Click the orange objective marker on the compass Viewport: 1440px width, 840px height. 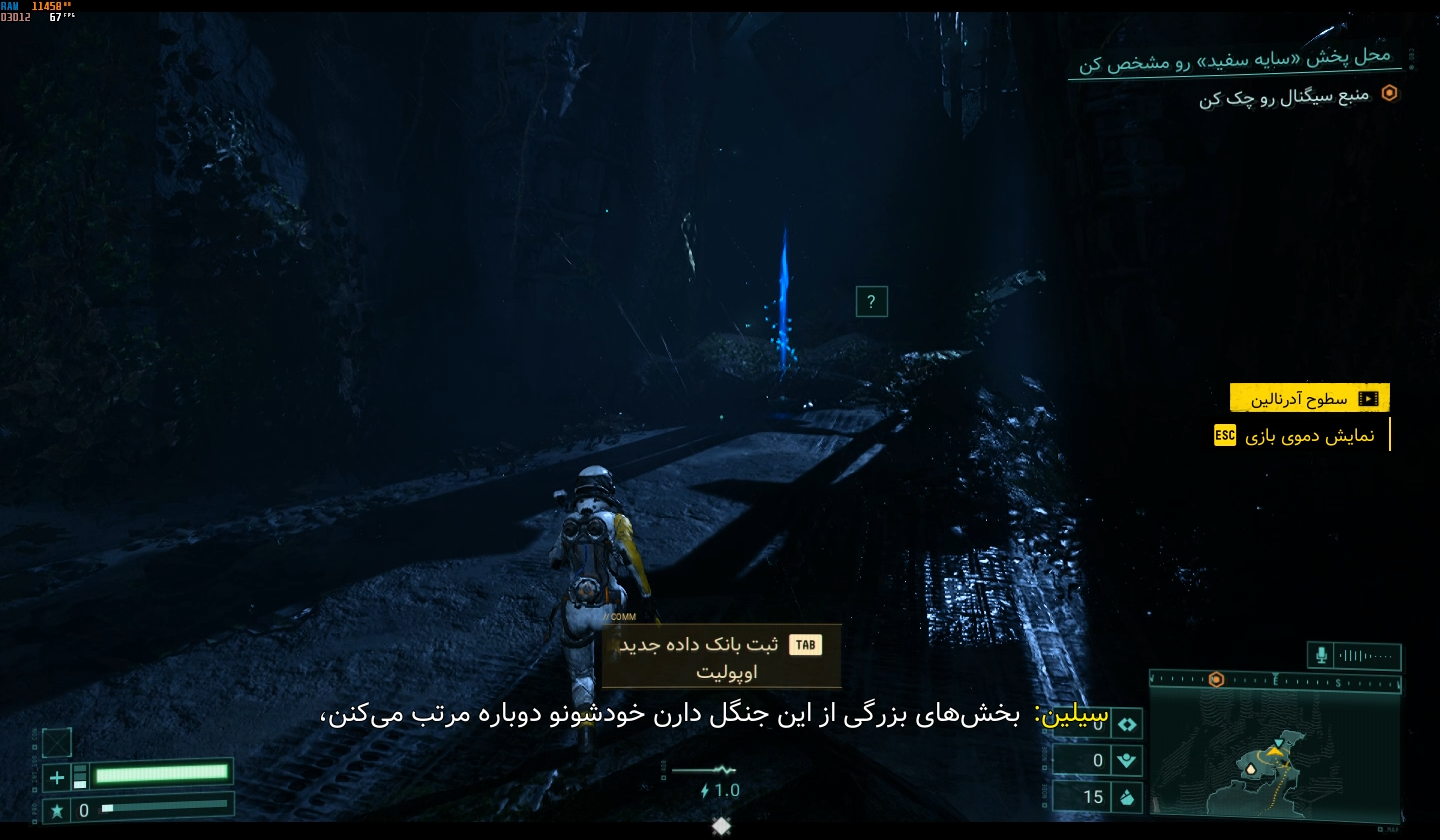click(x=1216, y=679)
